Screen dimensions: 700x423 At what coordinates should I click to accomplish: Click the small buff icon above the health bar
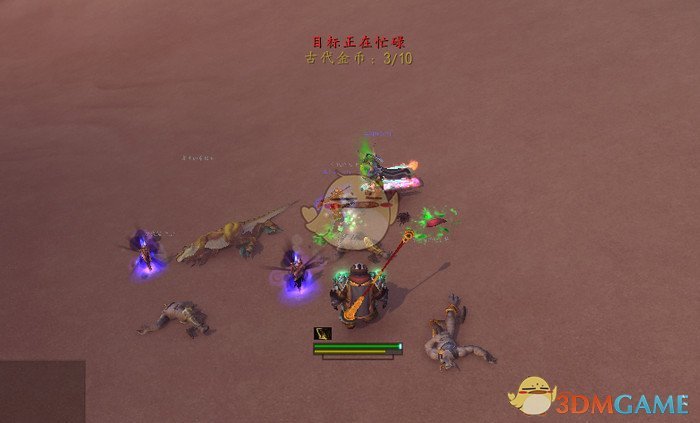coord(323,333)
